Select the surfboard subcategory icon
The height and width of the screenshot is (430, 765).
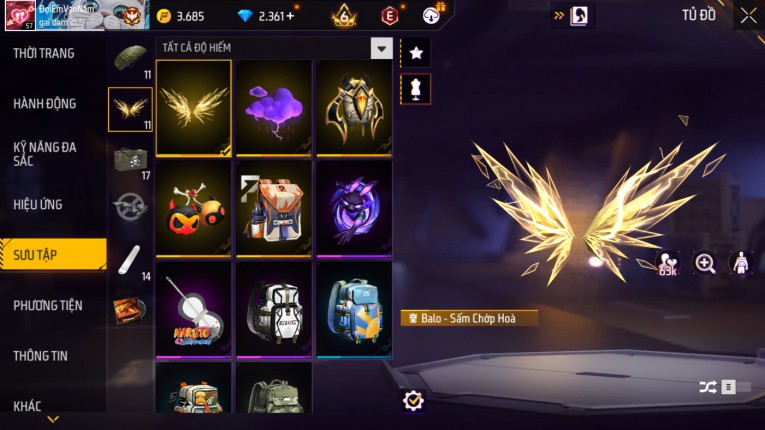130,259
